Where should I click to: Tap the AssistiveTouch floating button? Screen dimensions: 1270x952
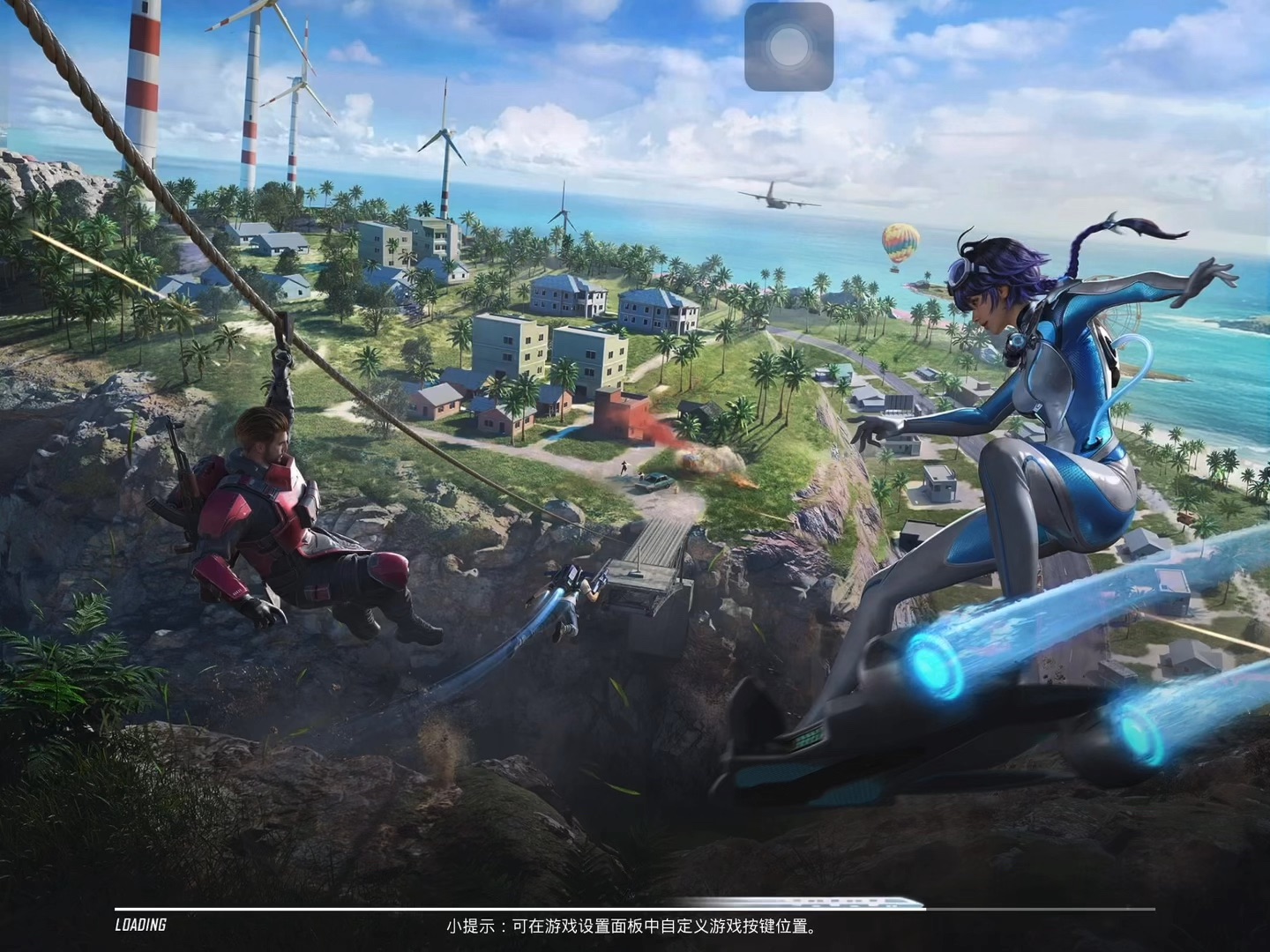788,47
